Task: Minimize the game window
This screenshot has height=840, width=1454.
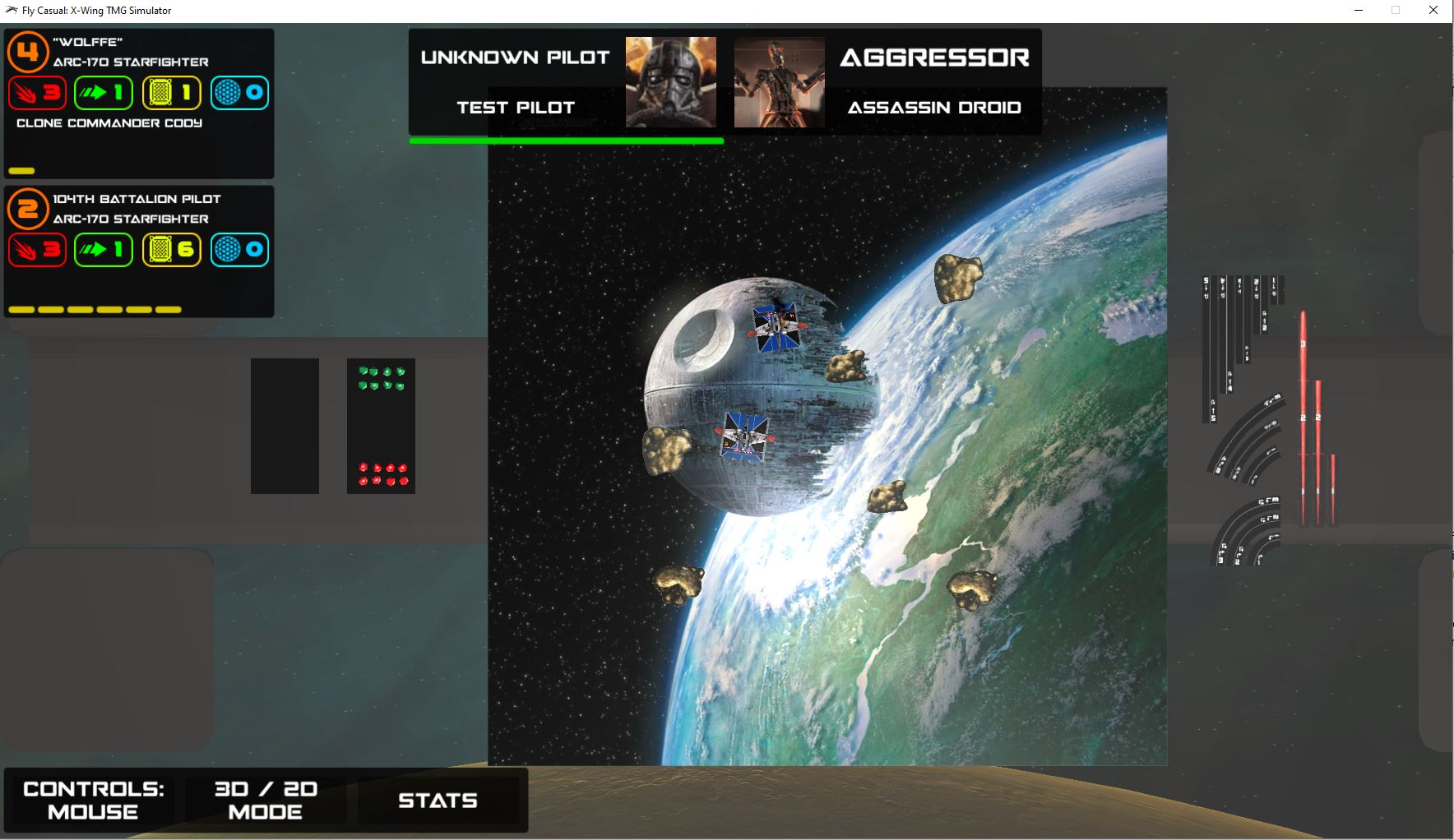Action: tap(1359, 11)
